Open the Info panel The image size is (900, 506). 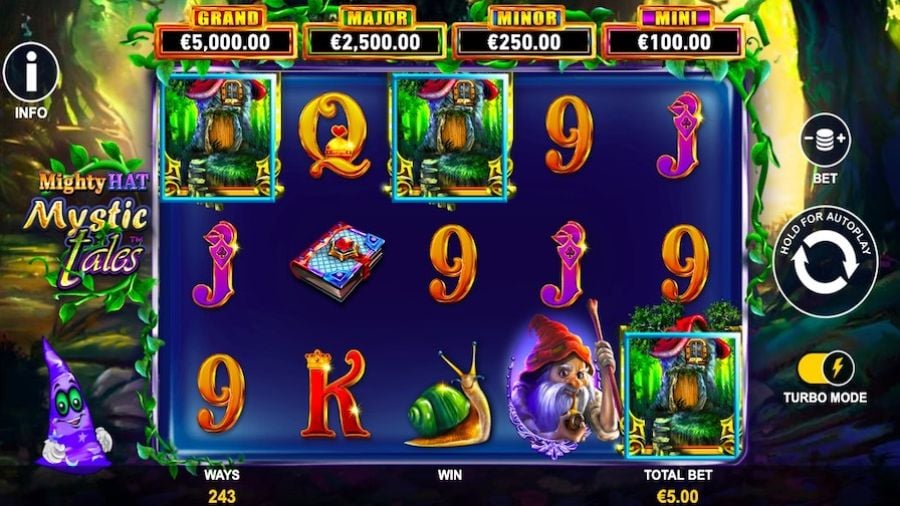30,73
